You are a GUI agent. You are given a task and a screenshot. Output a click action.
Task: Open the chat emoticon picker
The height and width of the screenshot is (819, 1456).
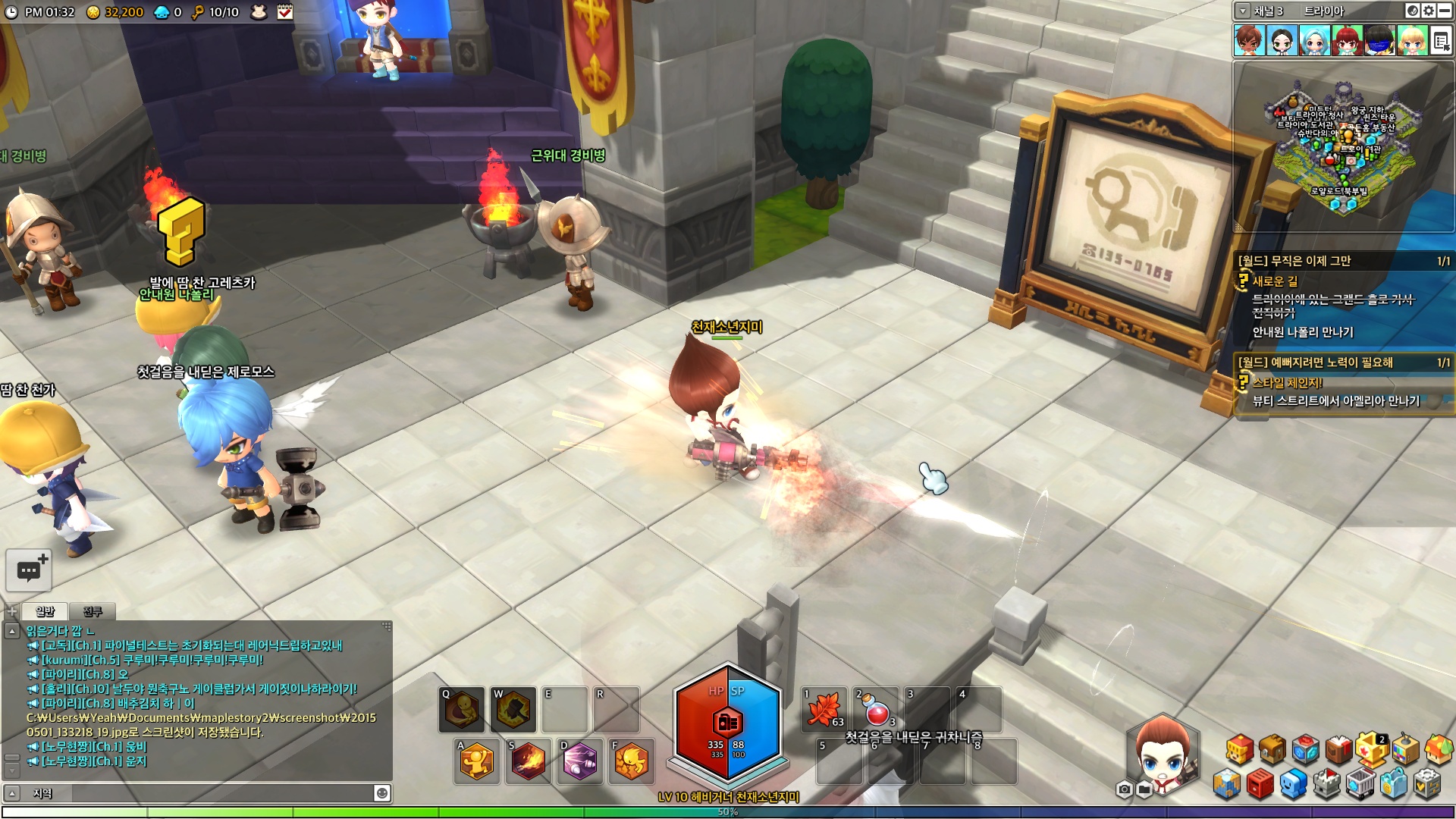pos(382,793)
